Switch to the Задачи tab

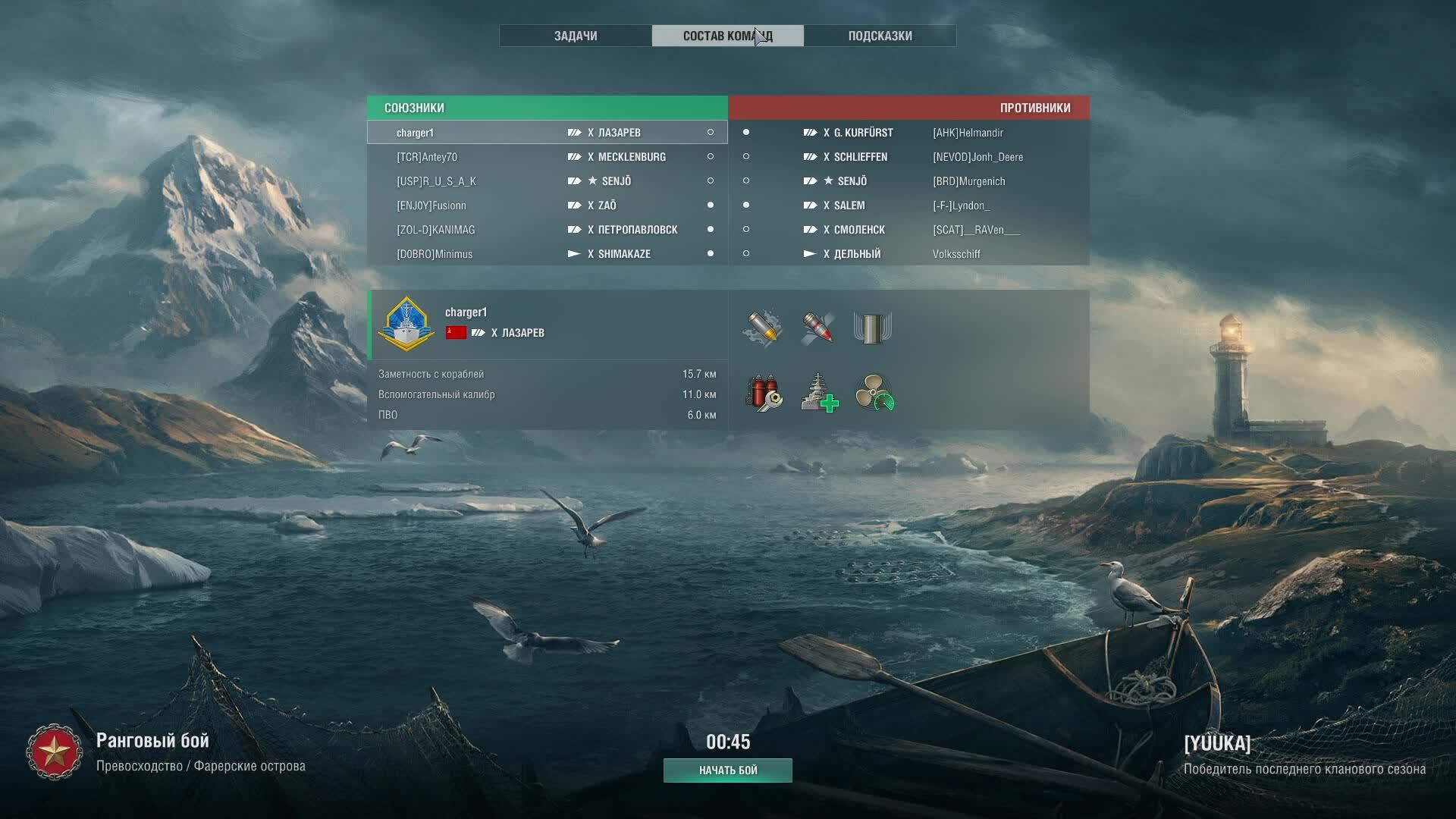(576, 36)
